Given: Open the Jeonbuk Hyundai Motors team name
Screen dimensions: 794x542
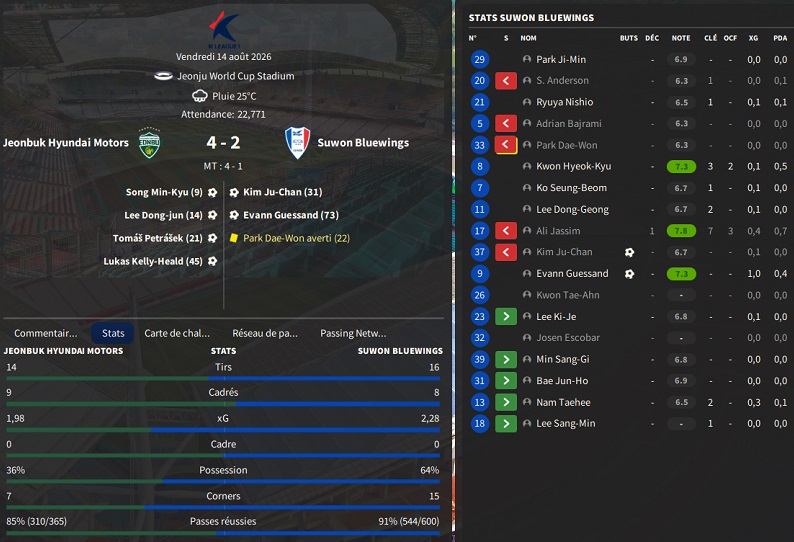Looking at the screenshot, I should point(66,143).
